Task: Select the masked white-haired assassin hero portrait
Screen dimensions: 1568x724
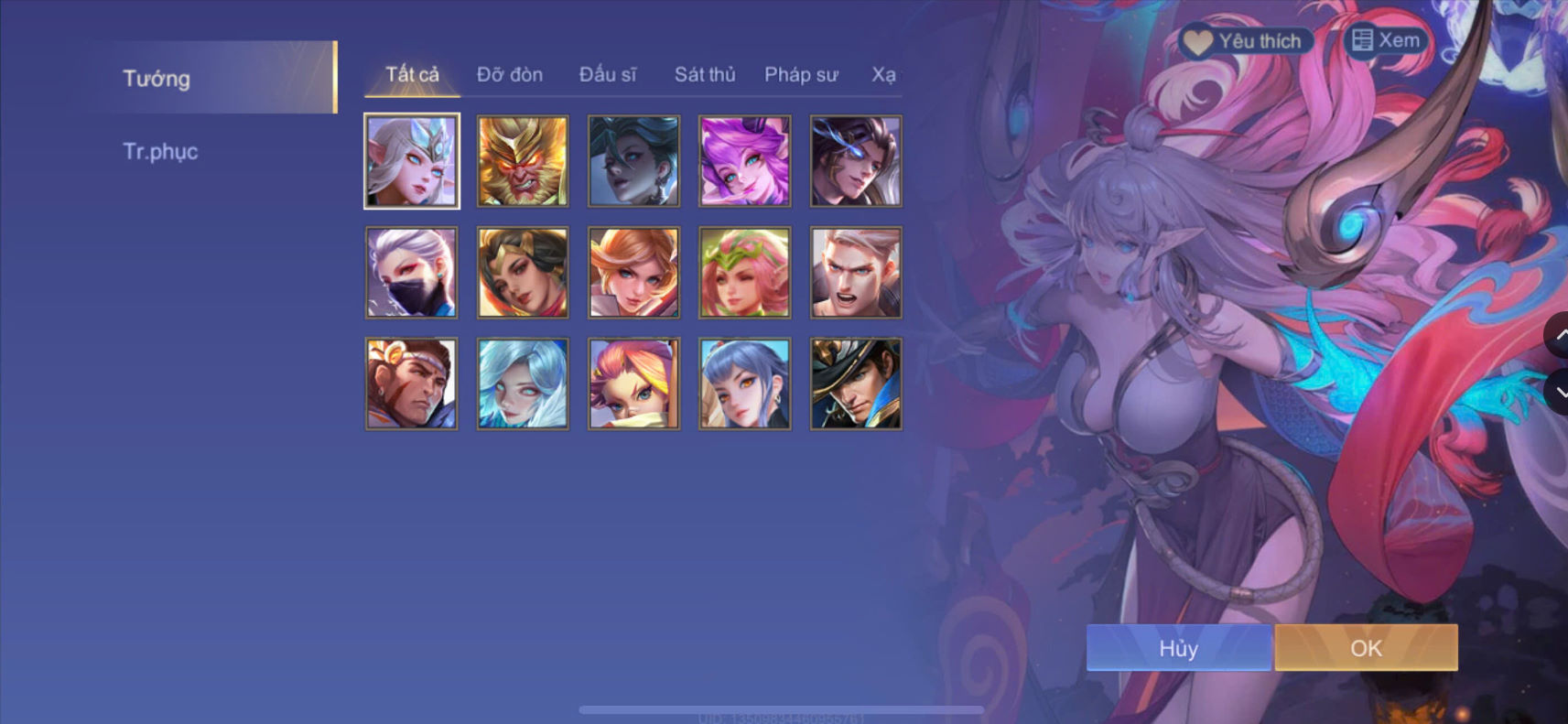Action: (x=411, y=272)
